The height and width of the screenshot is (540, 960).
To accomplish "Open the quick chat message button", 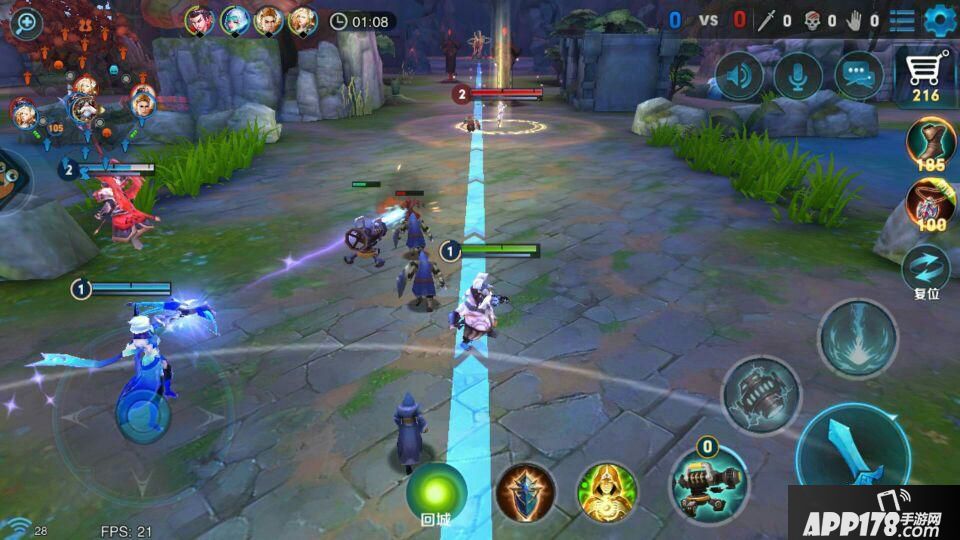I will pyautogui.click(x=858, y=76).
